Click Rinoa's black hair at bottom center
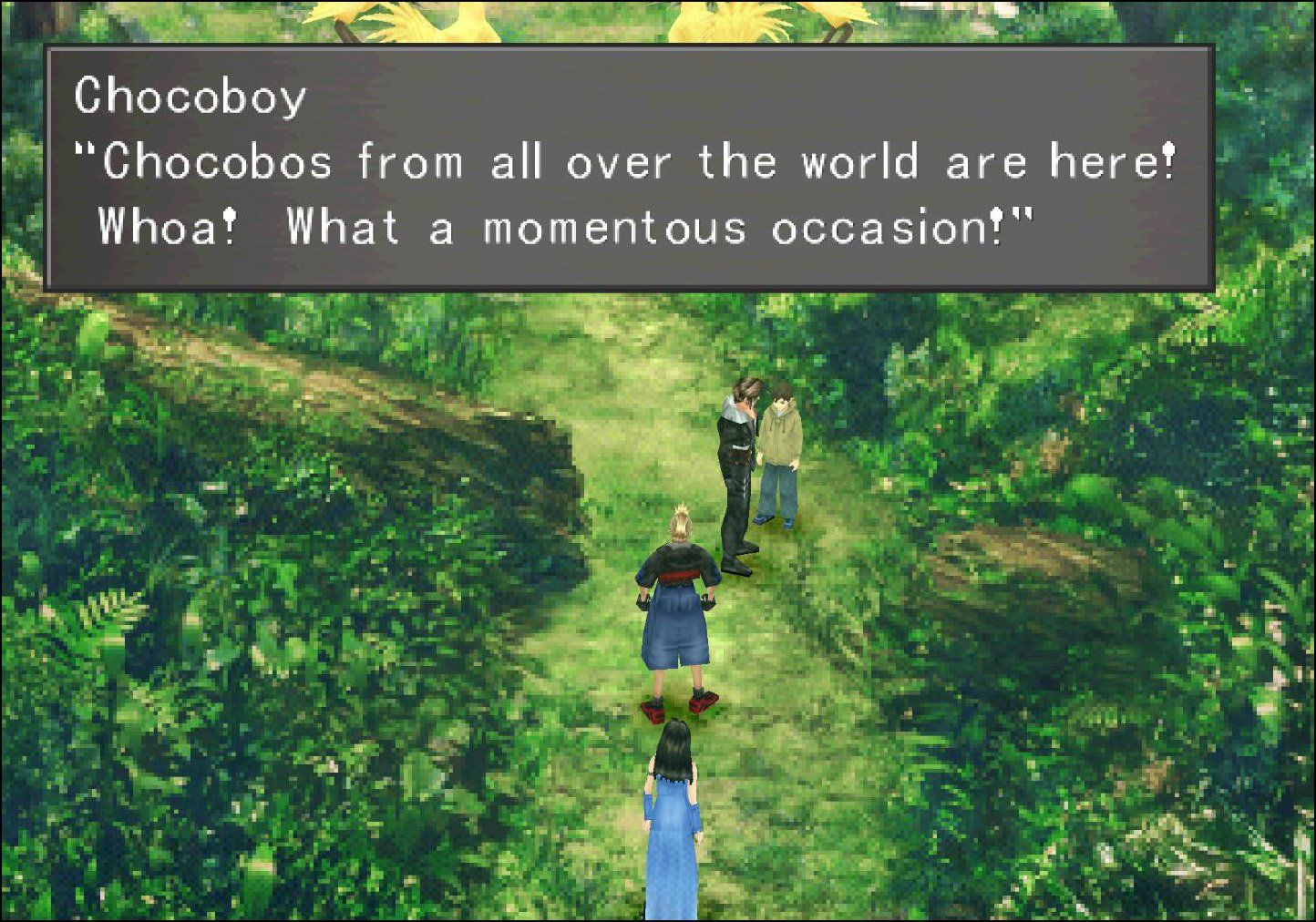This screenshot has height=922, width=1316. click(x=673, y=747)
